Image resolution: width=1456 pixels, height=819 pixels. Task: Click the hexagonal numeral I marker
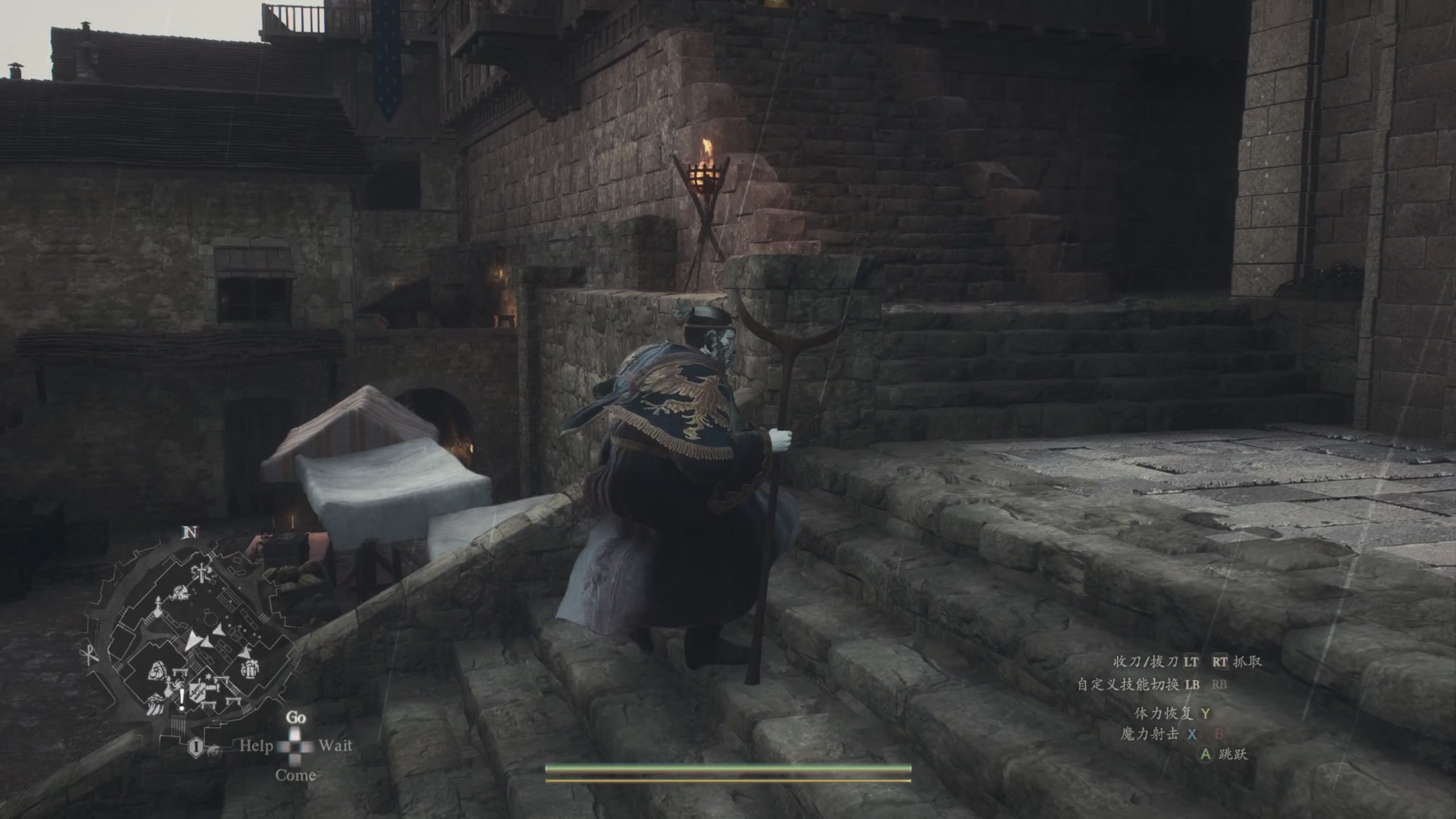[195, 747]
